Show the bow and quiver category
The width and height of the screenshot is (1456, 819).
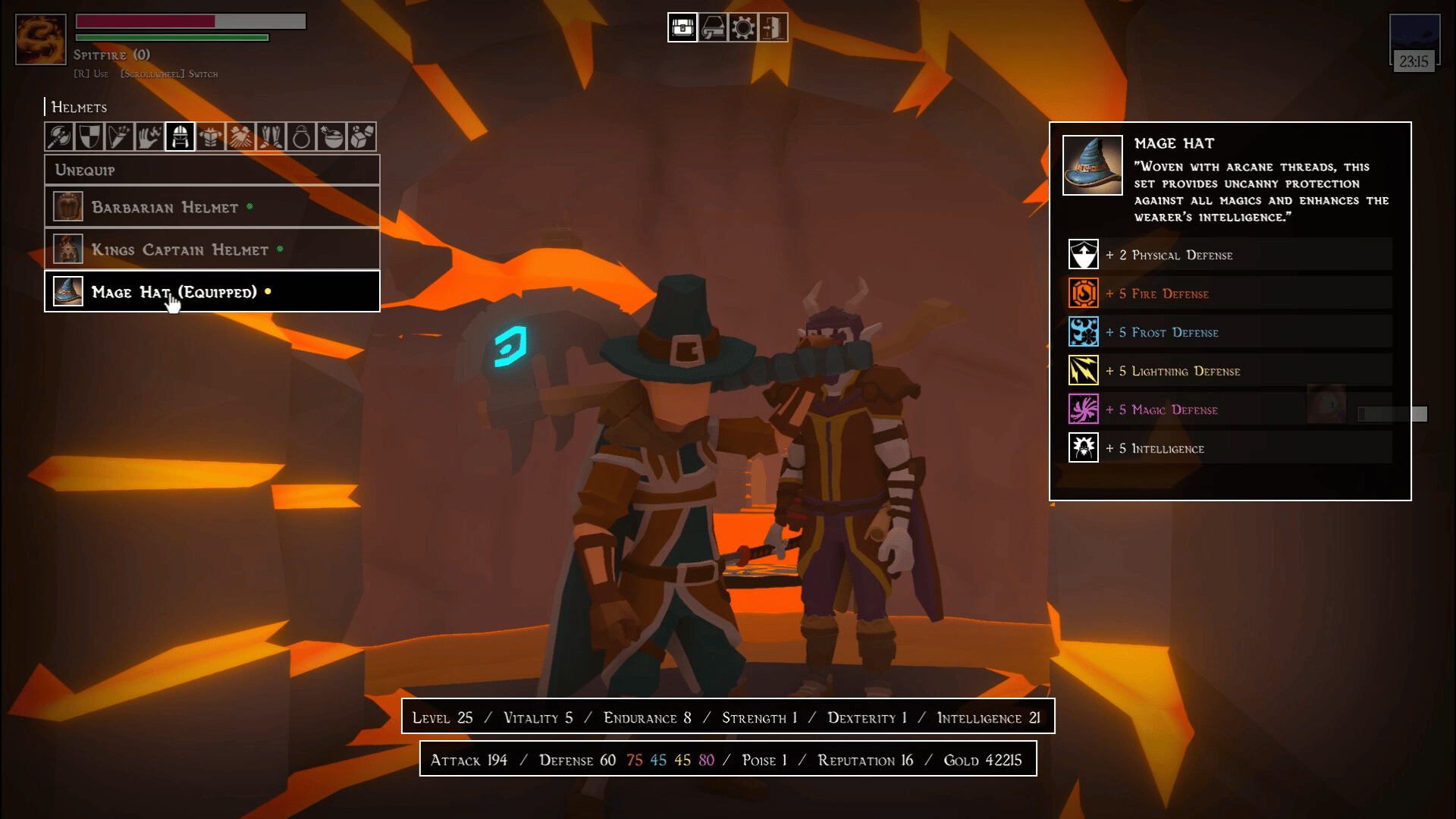pyautogui.click(x=120, y=137)
